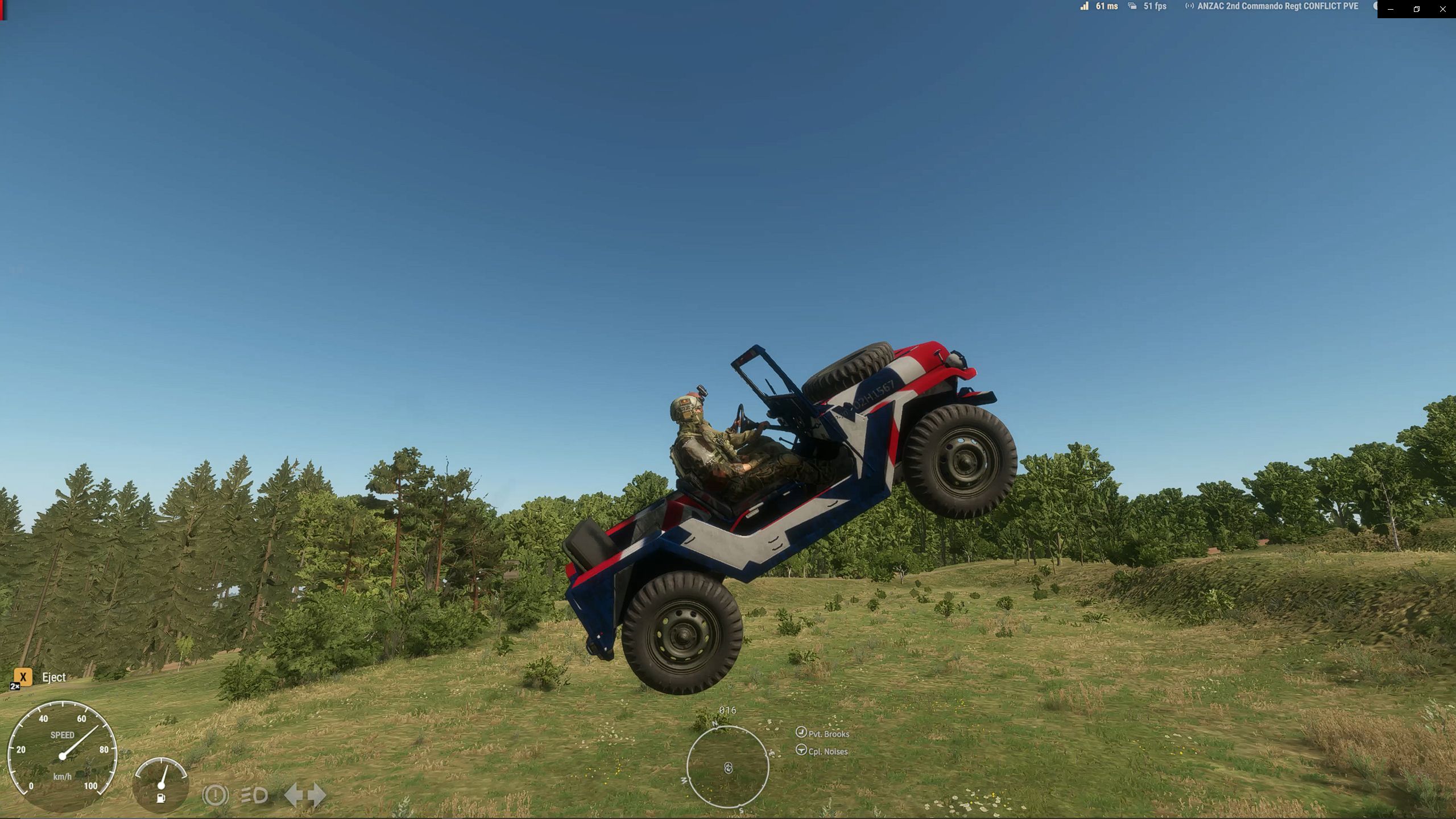
Task: Click the packet loss icon next to 51 fps
Action: pos(1132,6)
